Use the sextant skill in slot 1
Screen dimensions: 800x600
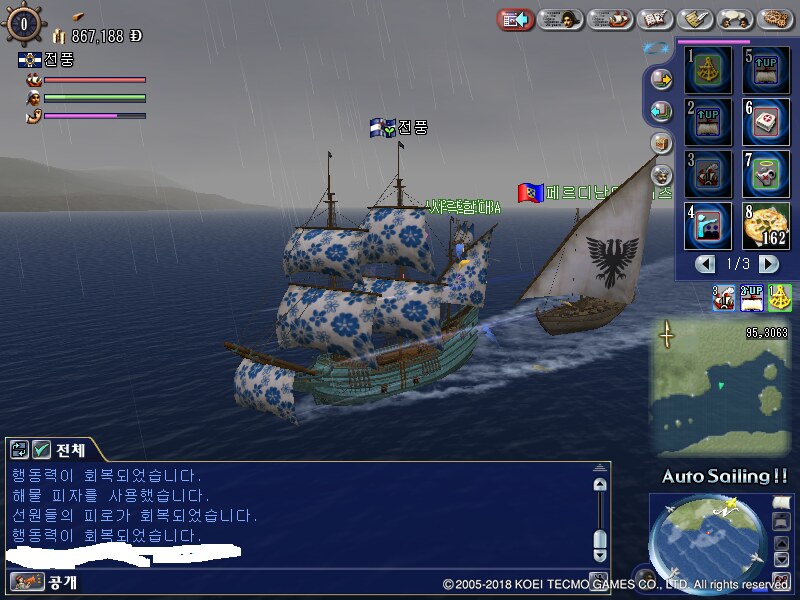[708, 71]
